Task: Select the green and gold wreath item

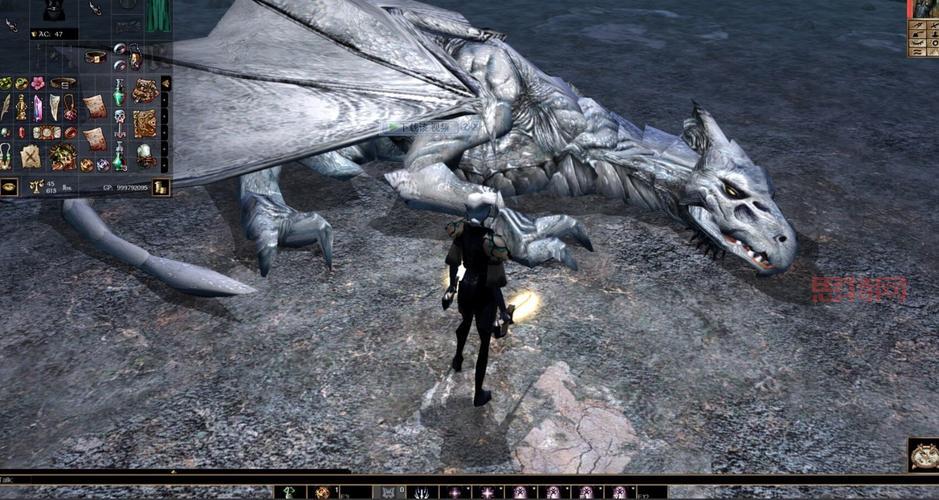Action: [x=63, y=155]
